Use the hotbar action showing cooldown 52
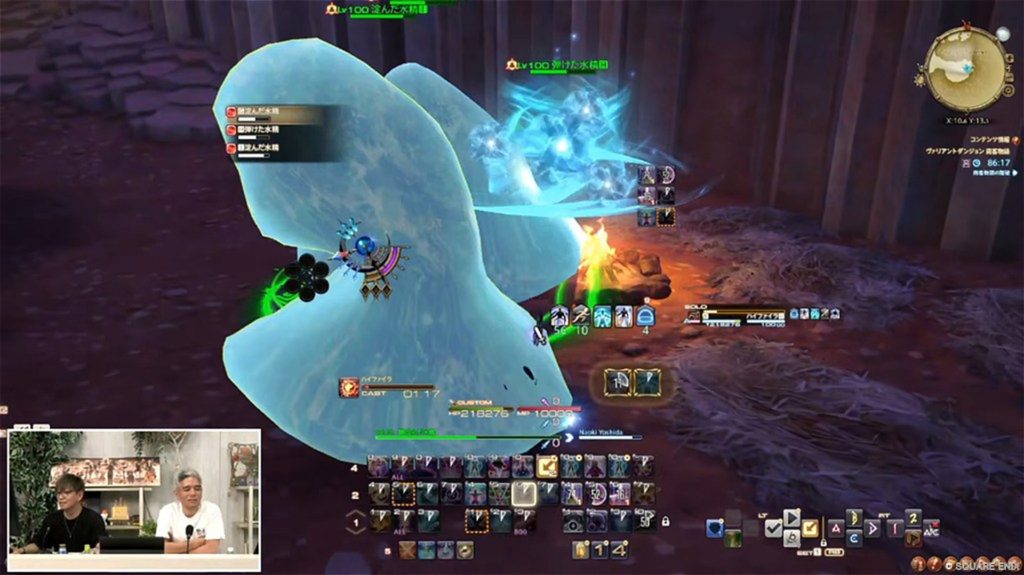The width and height of the screenshot is (1024, 575). coord(596,493)
